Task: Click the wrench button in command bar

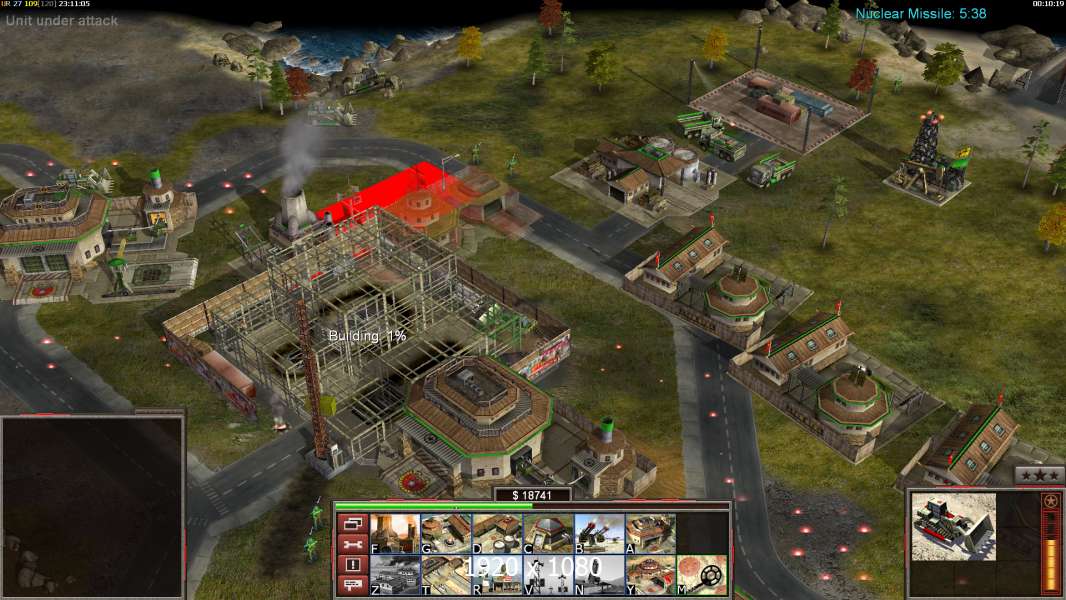Action: [x=351, y=544]
